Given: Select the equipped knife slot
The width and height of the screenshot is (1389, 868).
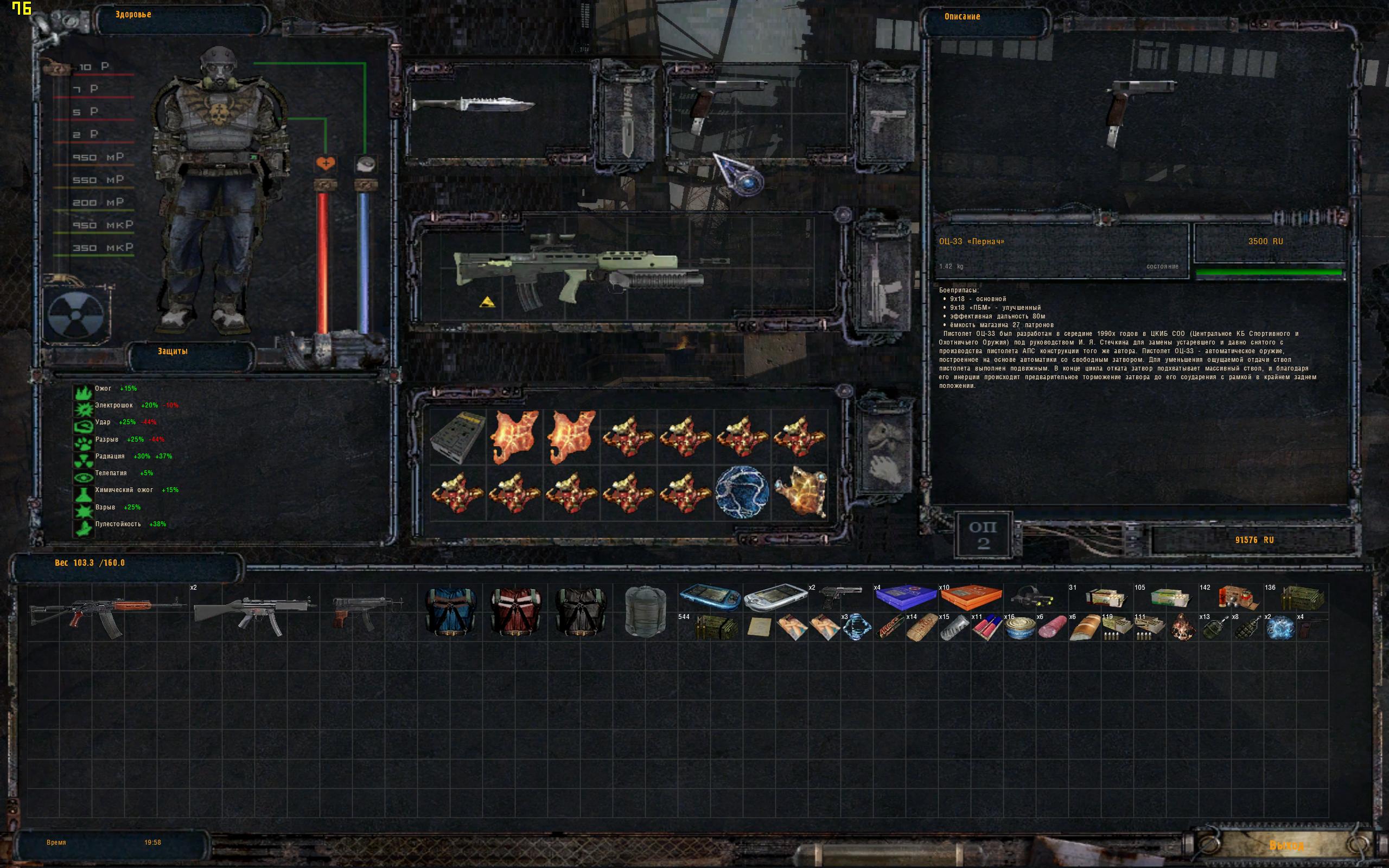Looking at the screenshot, I should coord(474,106).
